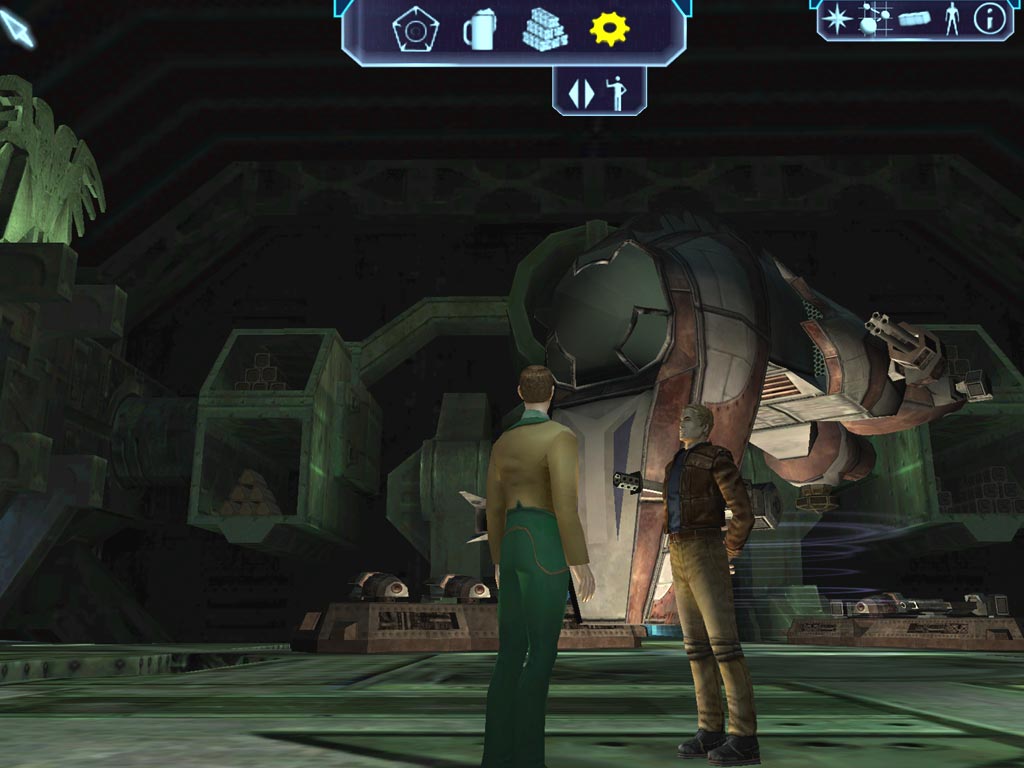
Task: Open the commodity trader crates icon
Action: [x=544, y=30]
